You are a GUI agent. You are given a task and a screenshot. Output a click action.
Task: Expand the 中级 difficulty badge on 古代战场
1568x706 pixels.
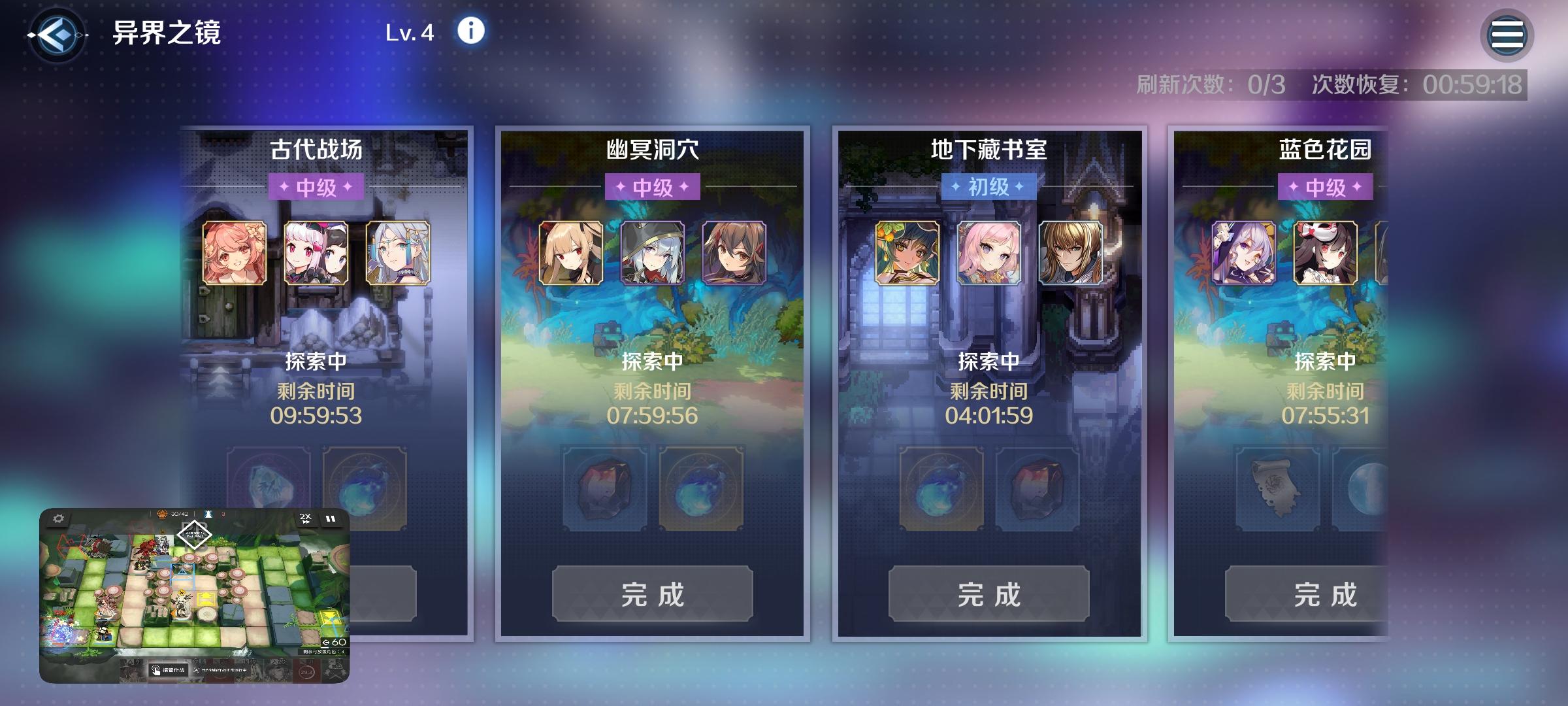click(x=318, y=188)
